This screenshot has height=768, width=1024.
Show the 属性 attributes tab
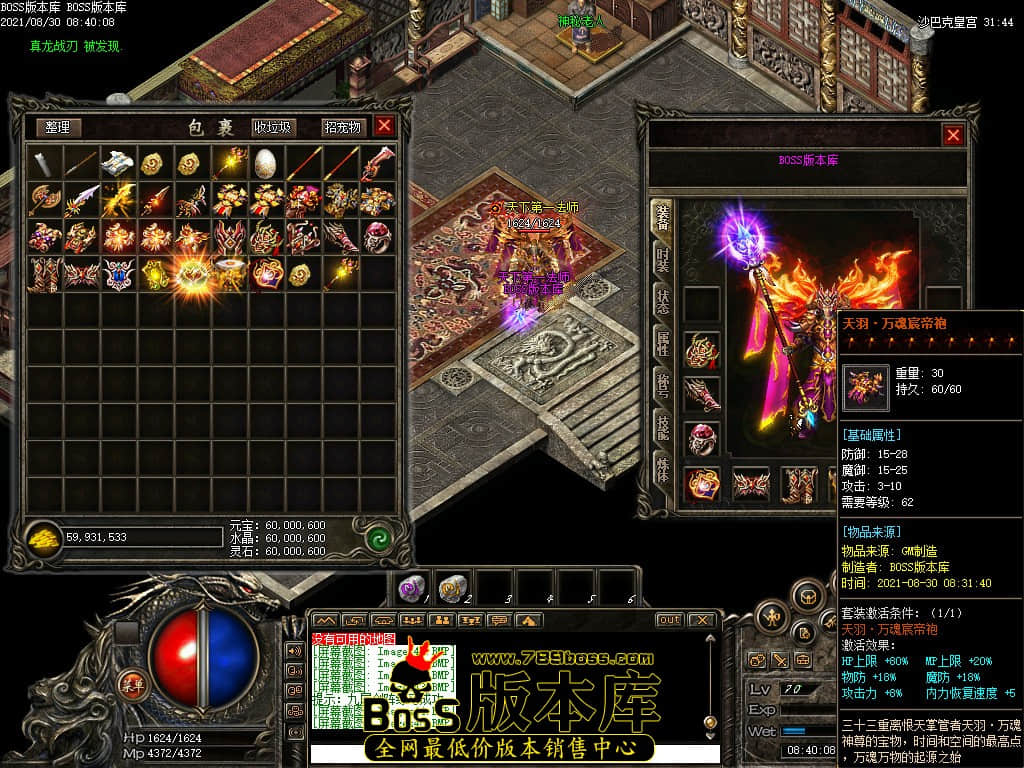point(662,346)
